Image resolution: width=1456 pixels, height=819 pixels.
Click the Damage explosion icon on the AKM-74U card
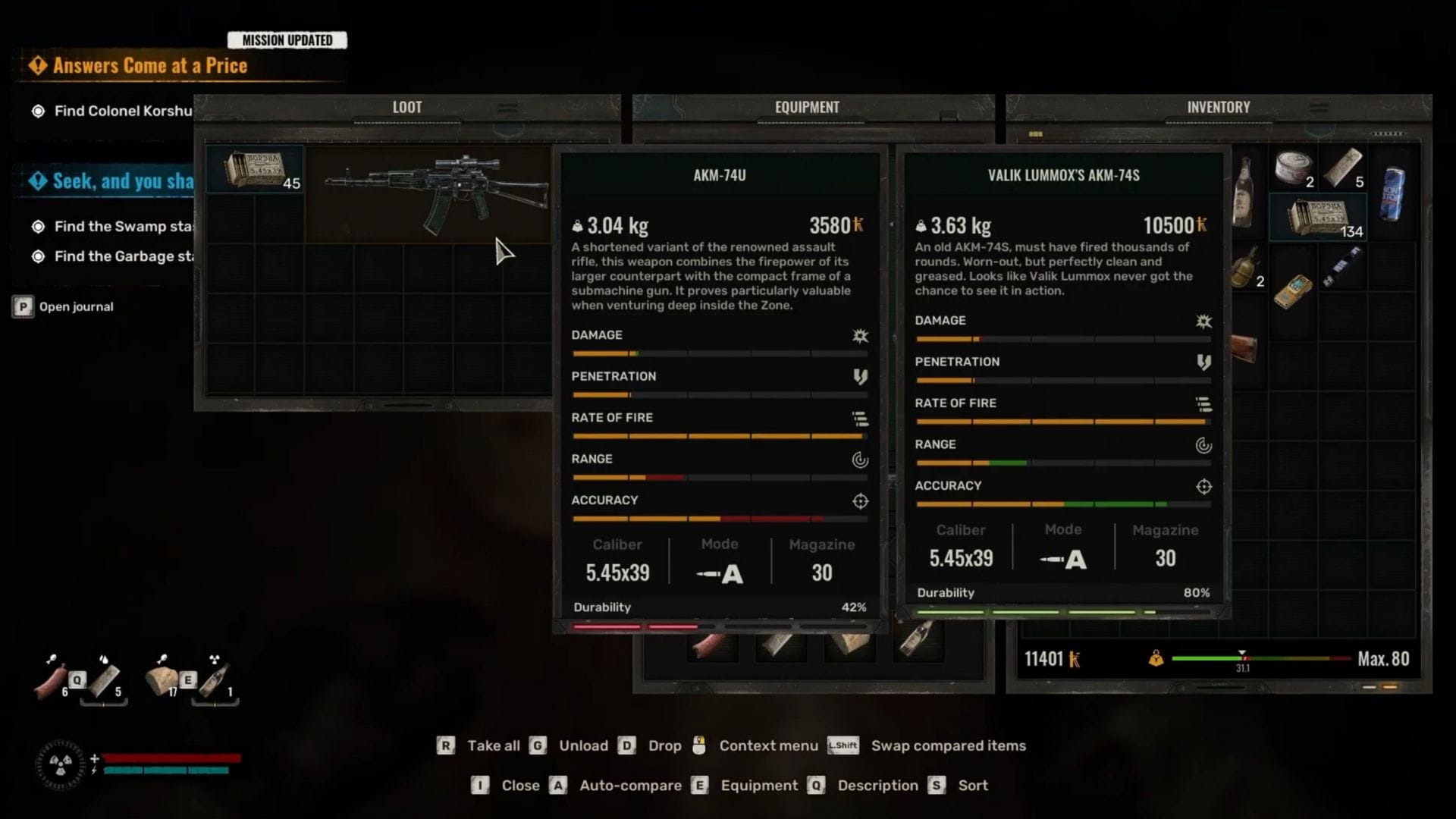tap(862, 337)
